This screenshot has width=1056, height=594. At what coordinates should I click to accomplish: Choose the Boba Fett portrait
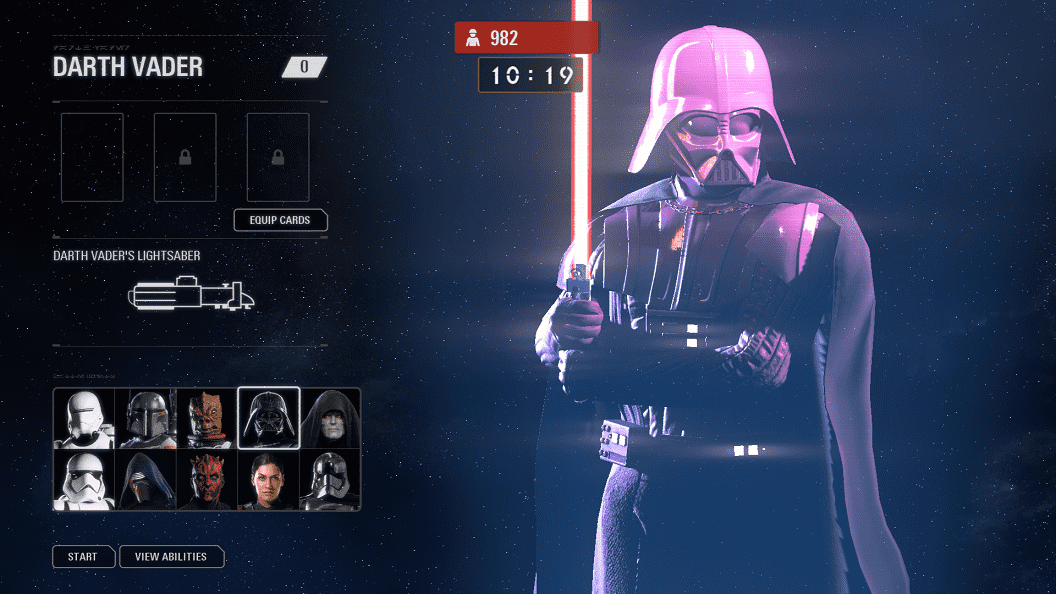click(146, 418)
